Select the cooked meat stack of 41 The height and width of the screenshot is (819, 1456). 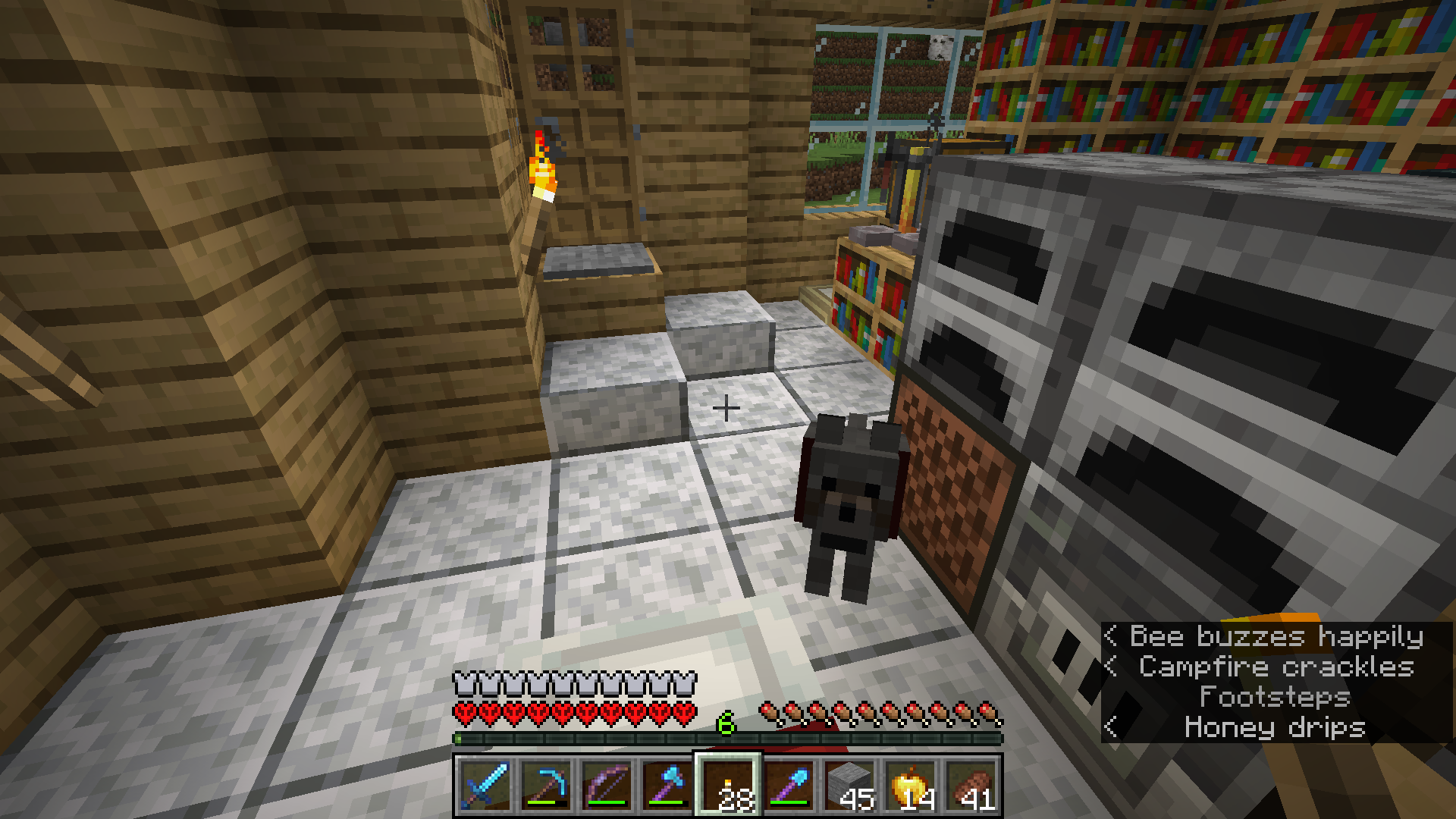[971, 786]
